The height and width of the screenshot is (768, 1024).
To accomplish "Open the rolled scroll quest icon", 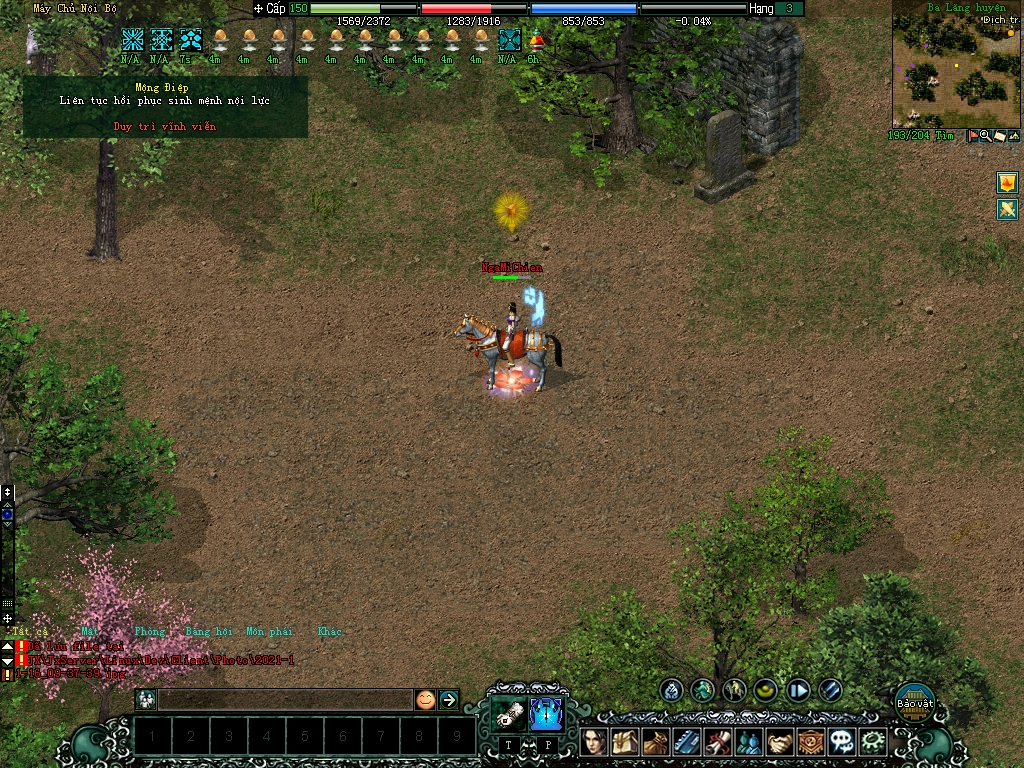I will [x=717, y=741].
